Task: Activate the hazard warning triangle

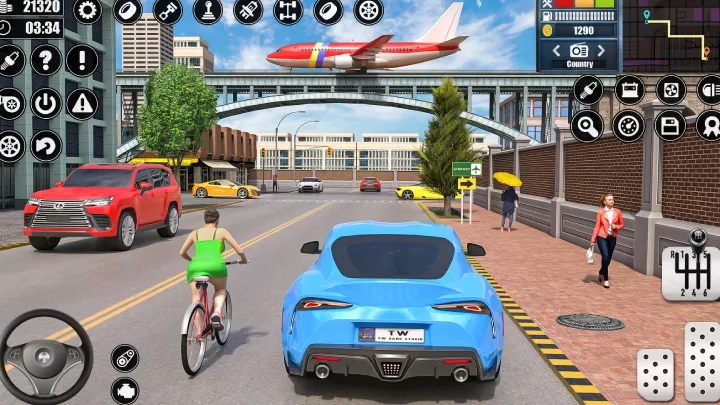Action: click(x=82, y=102)
